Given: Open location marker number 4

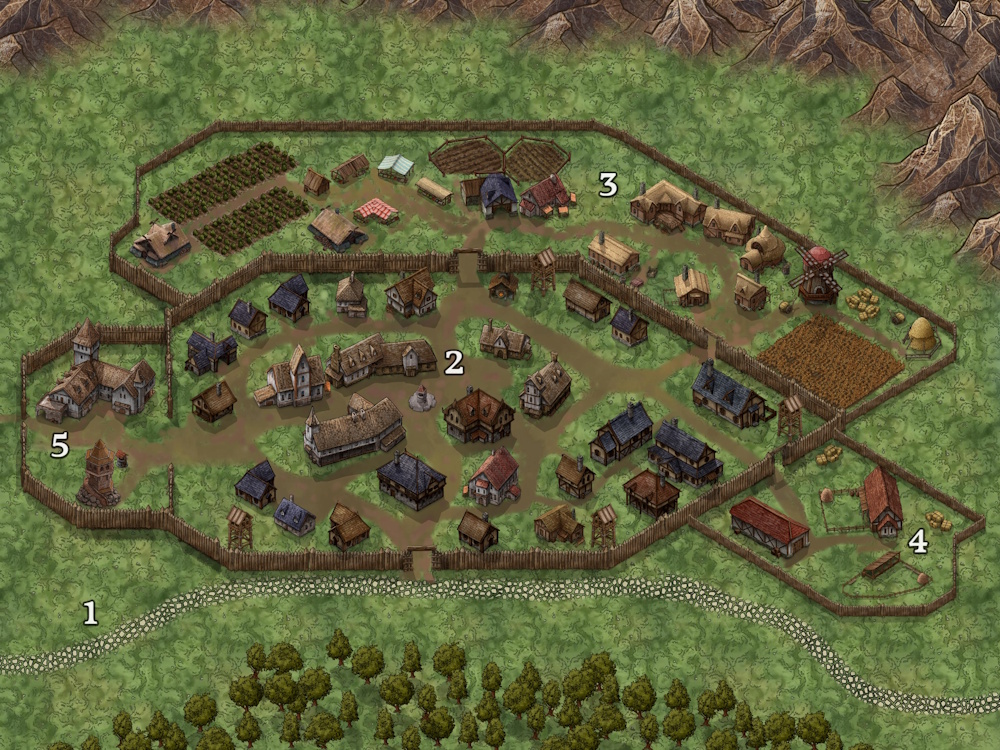Looking at the screenshot, I should pyautogui.click(x=917, y=542).
